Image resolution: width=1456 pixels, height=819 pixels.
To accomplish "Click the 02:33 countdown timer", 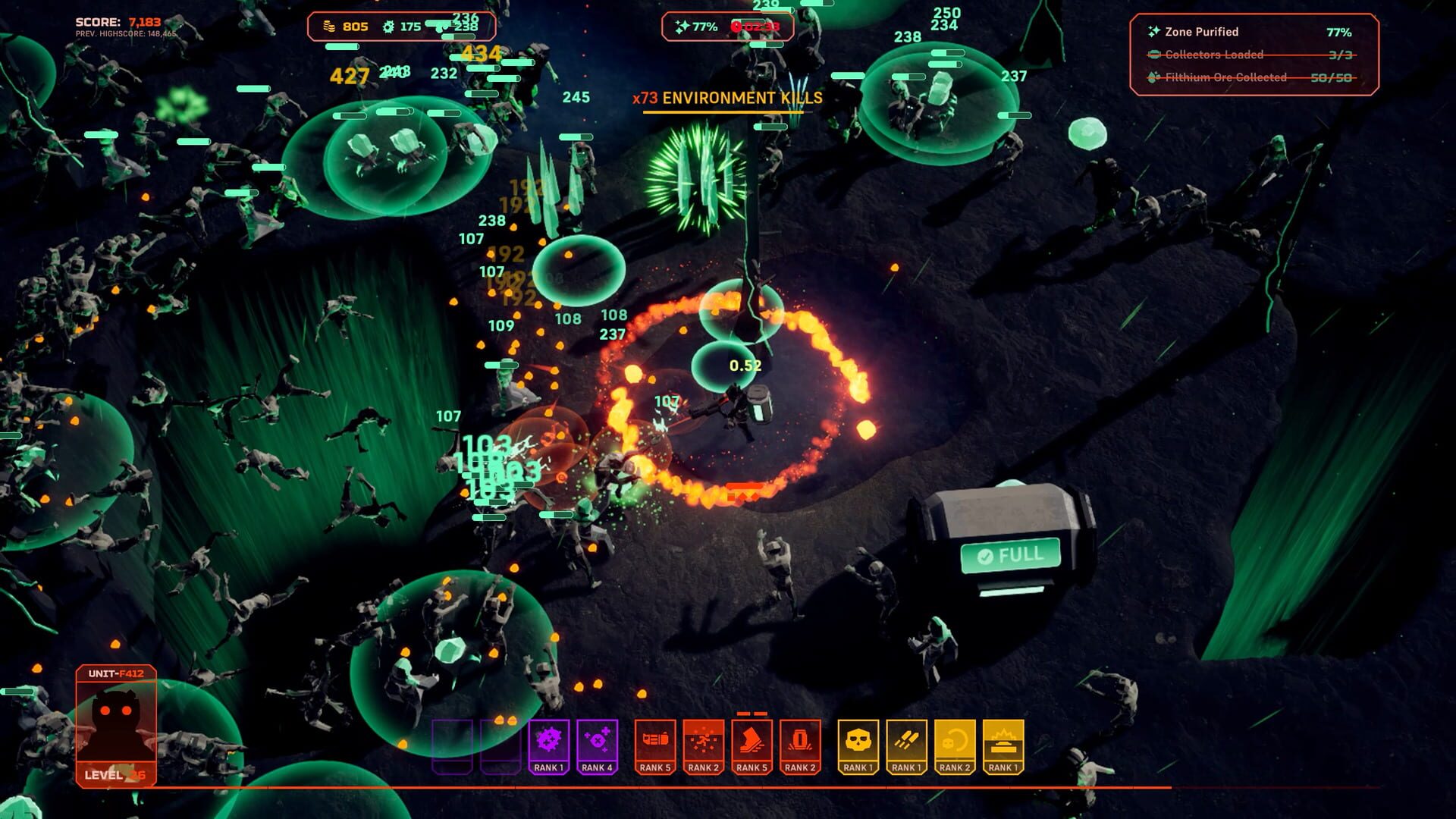I will coord(762,27).
